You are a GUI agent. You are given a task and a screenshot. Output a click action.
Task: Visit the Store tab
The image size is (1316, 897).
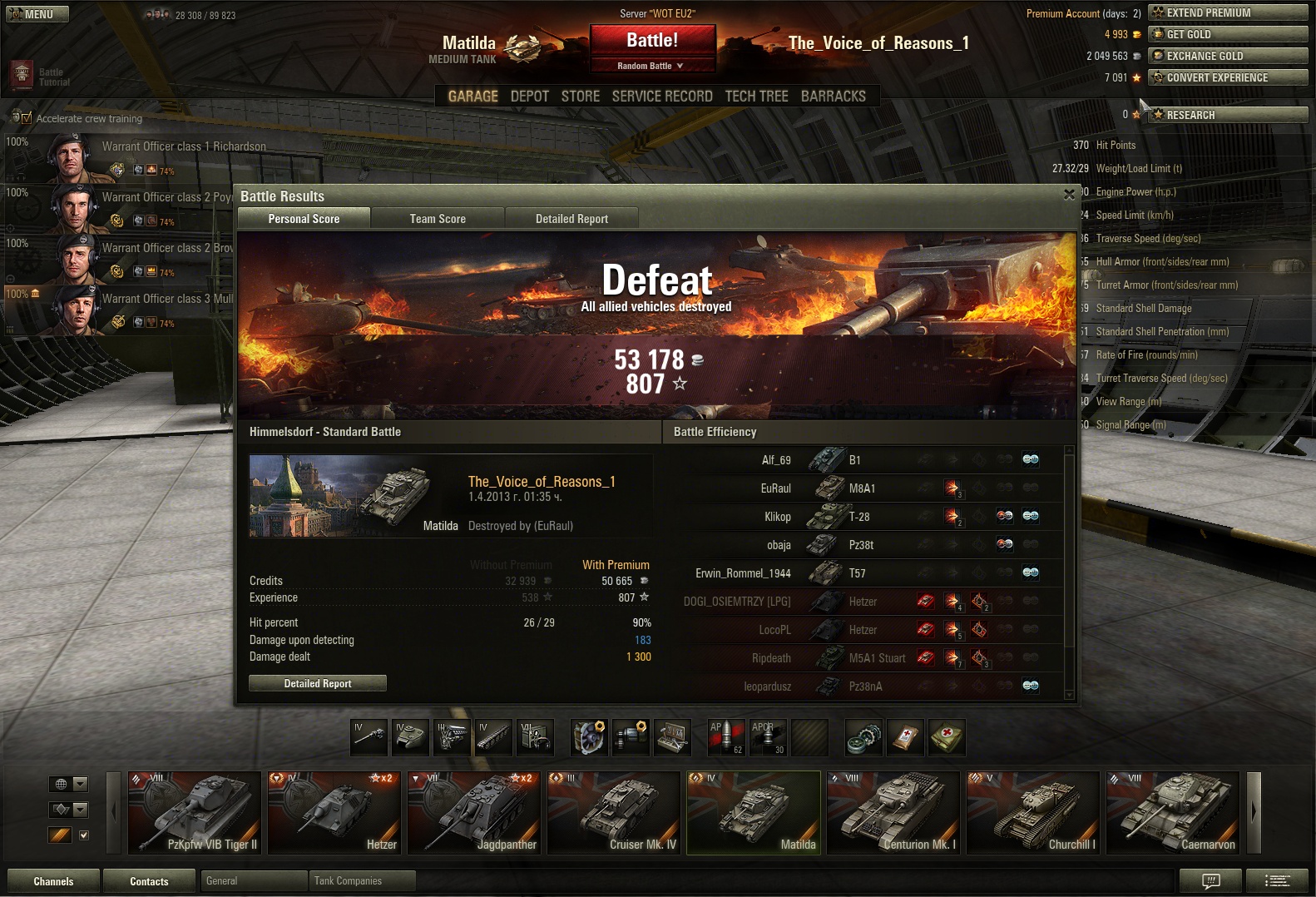pos(580,97)
